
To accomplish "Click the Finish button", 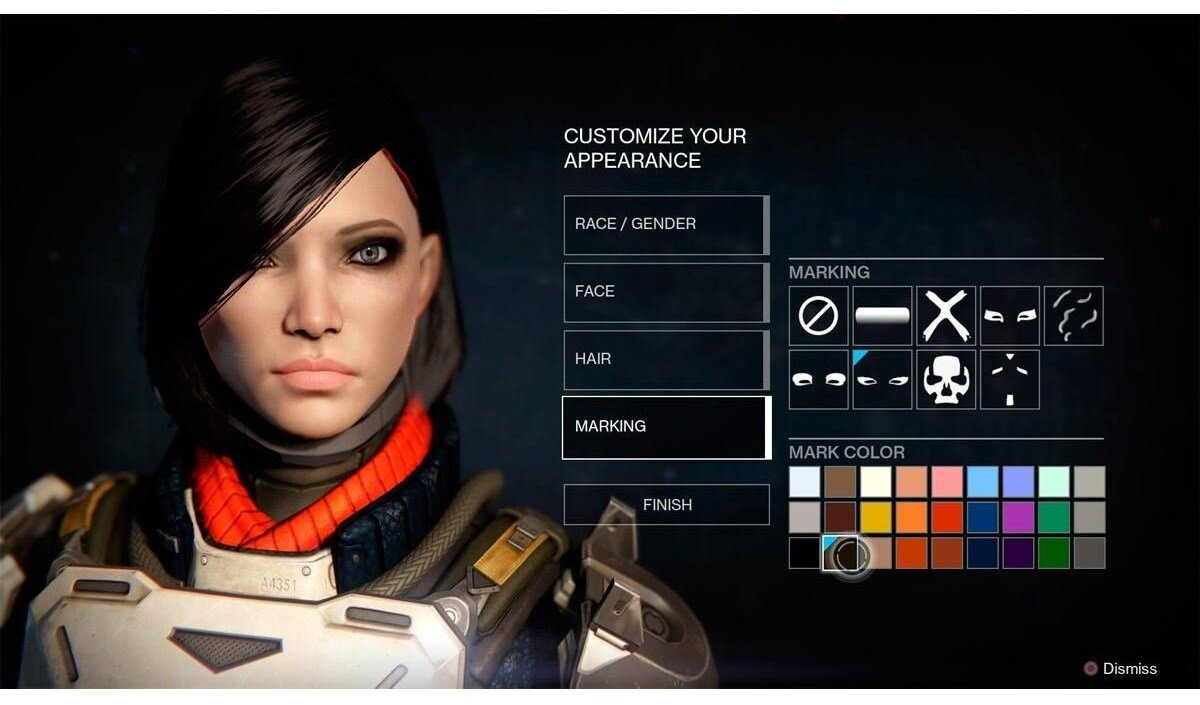I will coord(666,505).
